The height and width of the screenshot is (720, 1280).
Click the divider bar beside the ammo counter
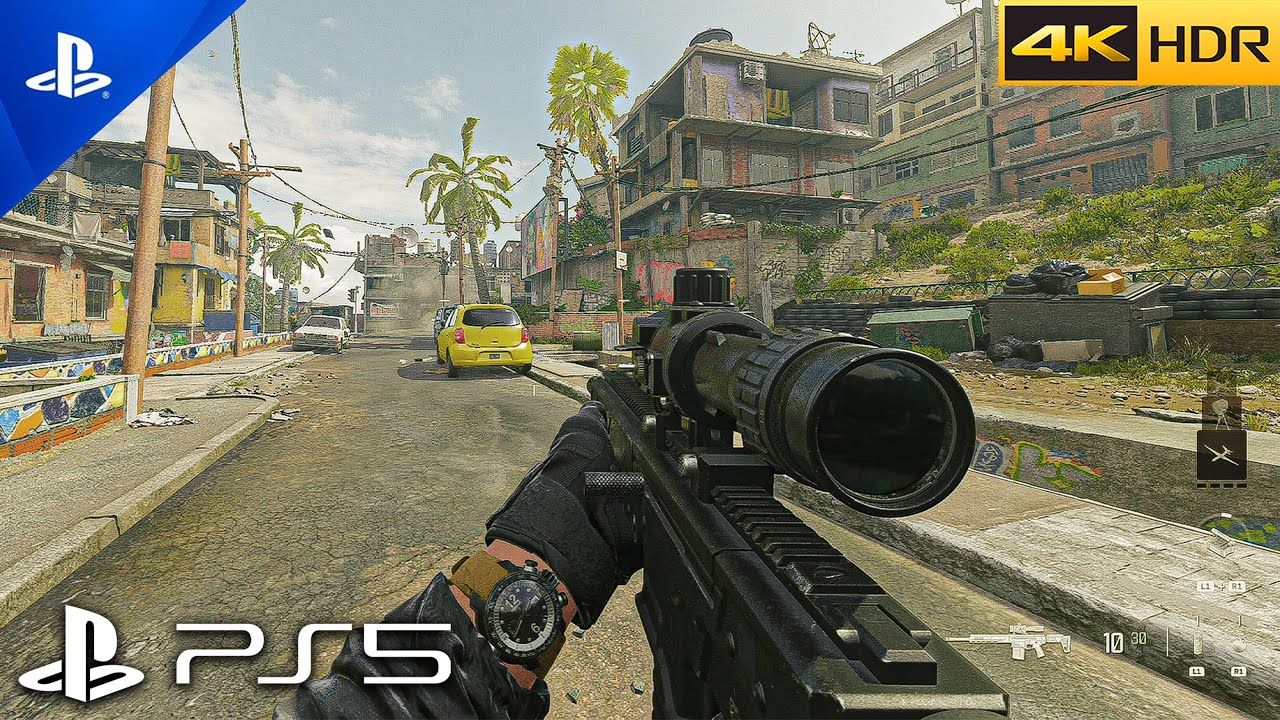point(1167,640)
